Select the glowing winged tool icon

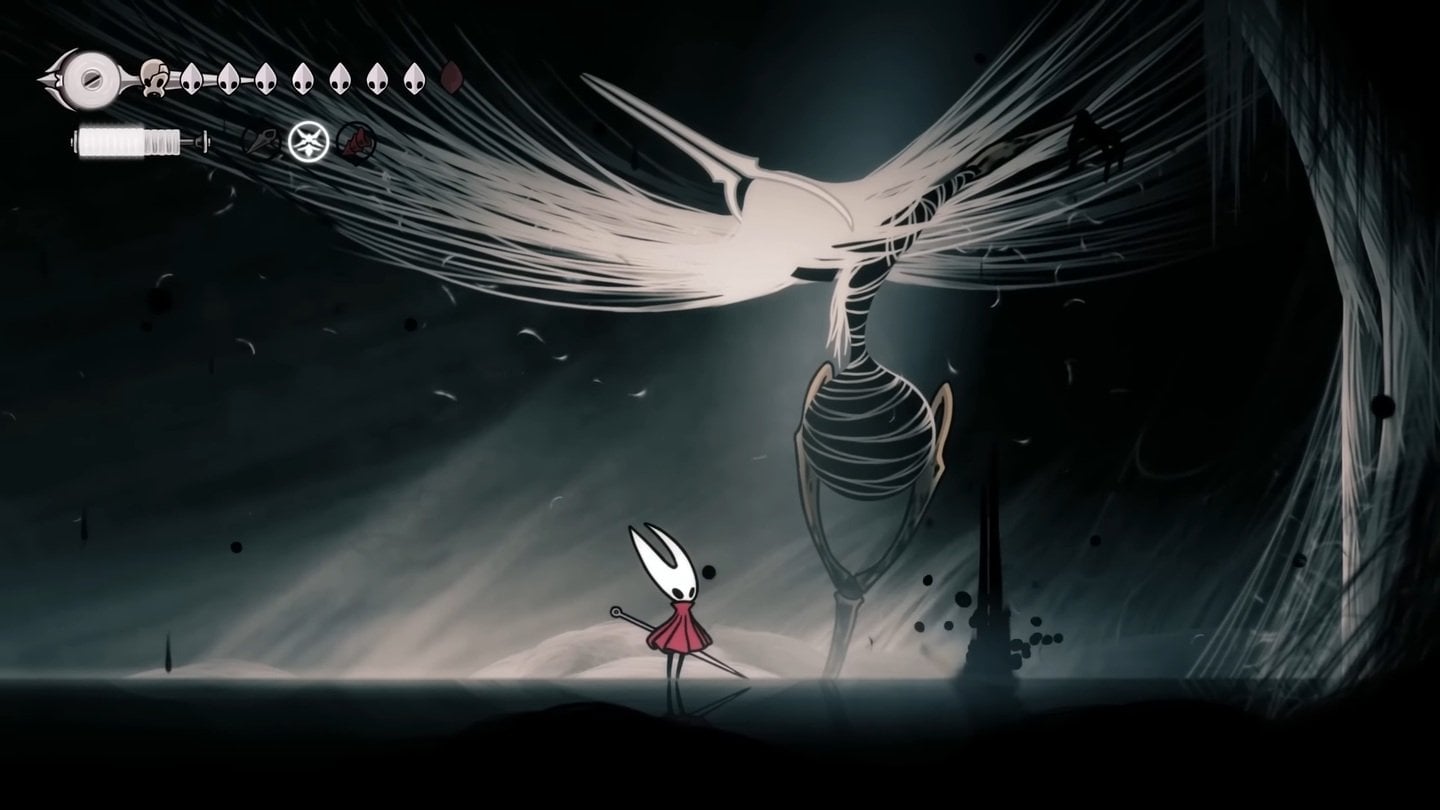[308, 140]
